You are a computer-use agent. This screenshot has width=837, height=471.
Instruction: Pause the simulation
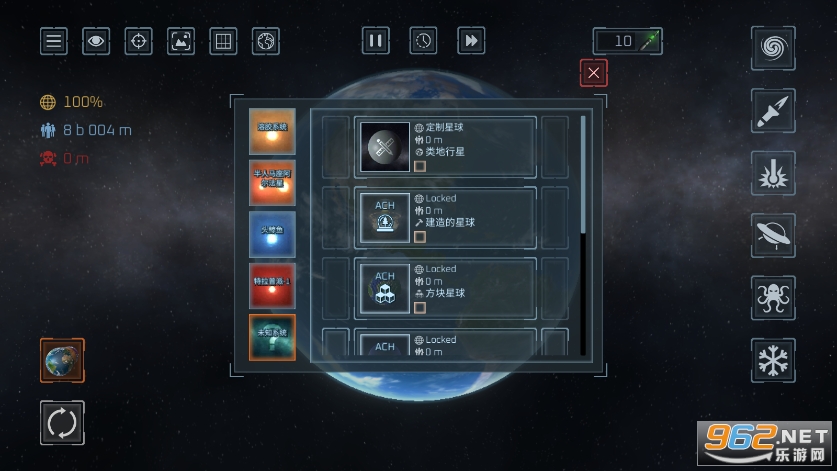[x=376, y=41]
